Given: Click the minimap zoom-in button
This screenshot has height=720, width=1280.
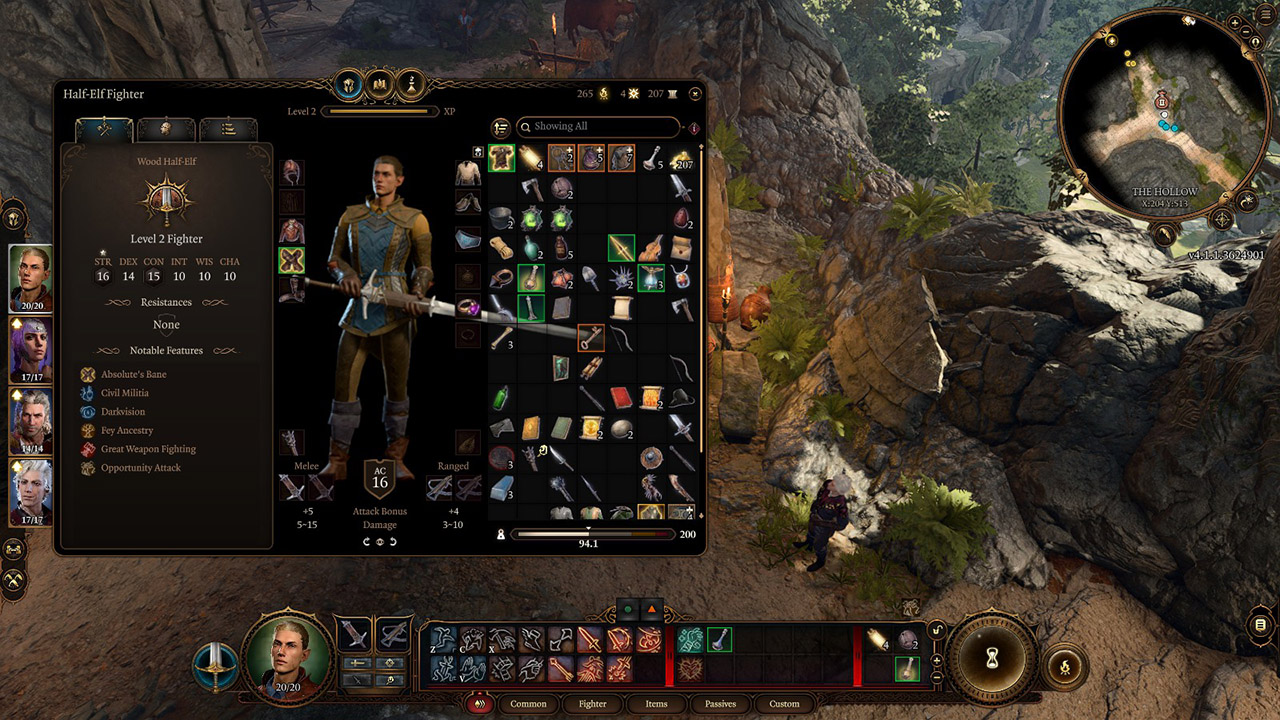Looking at the screenshot, I should point(1235,22).
